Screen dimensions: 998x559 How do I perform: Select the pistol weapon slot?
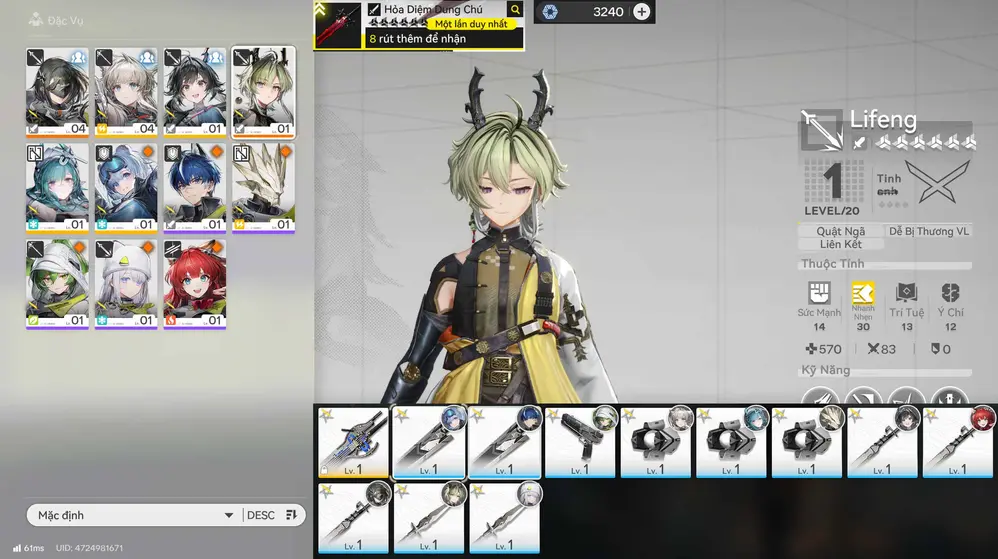[580, 442]
